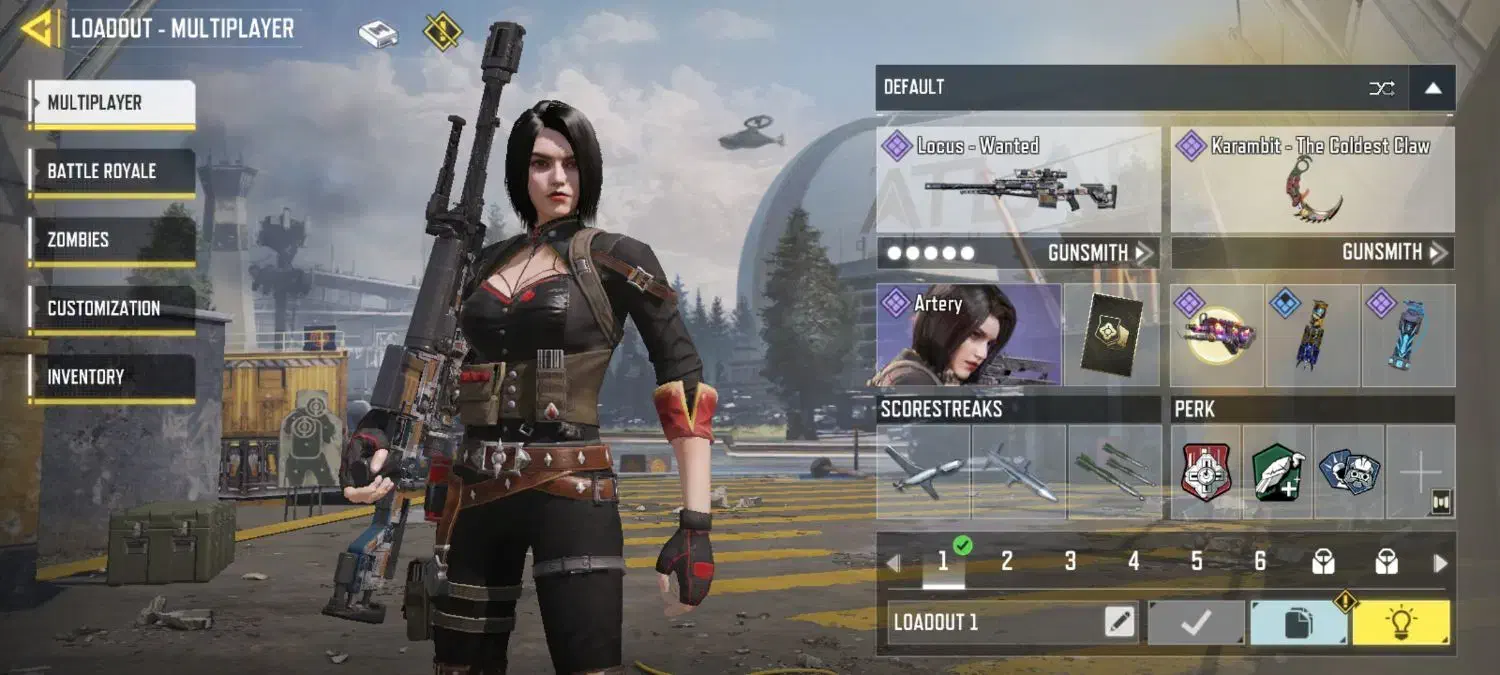This screenshot has width=1500, height=675.
Task: Select the empty plus perk slot
Action: [1420, 472]
